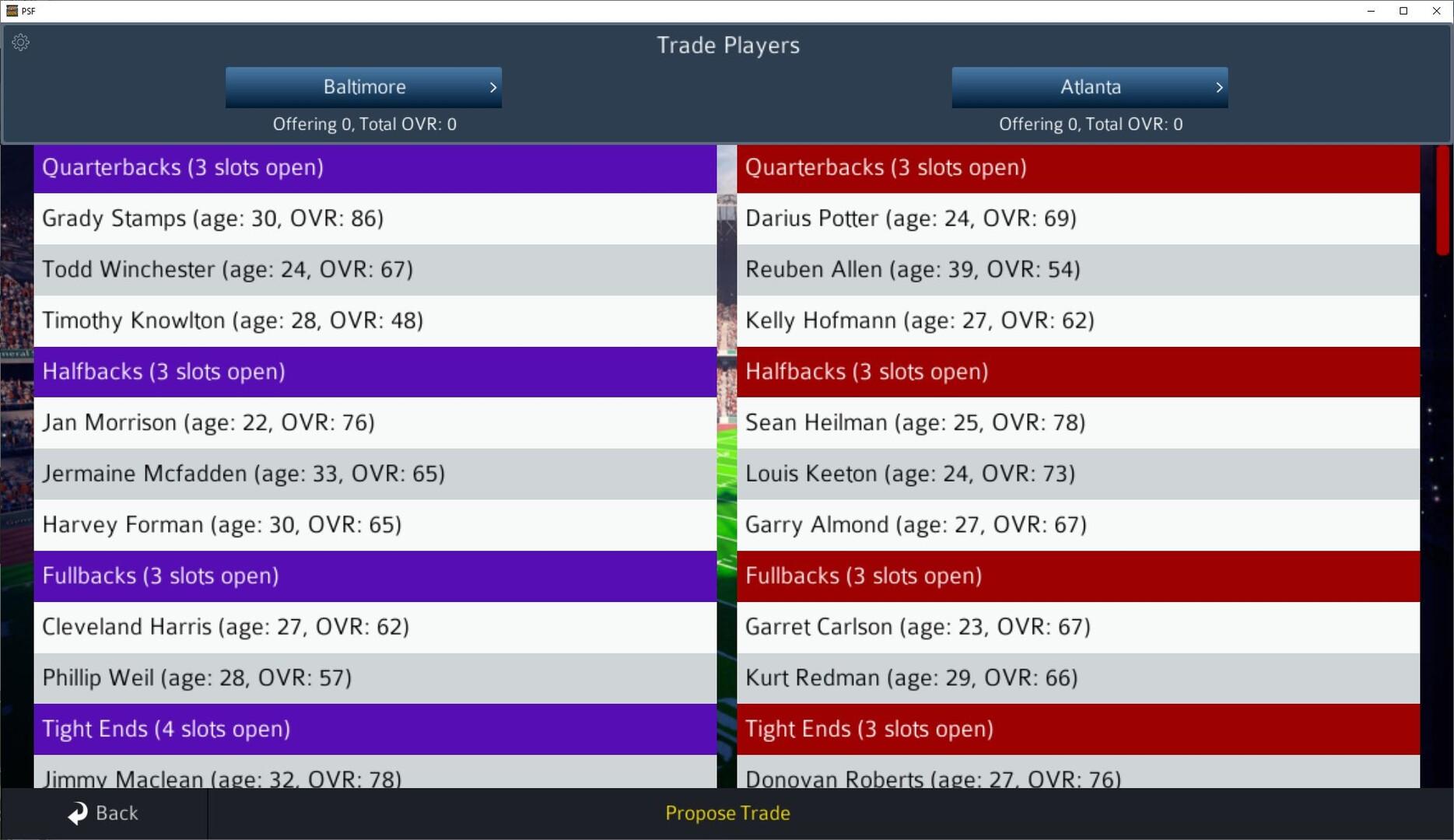Select Donovan Roberts under Atlanta Tight Ends

tap(1077, 778)
